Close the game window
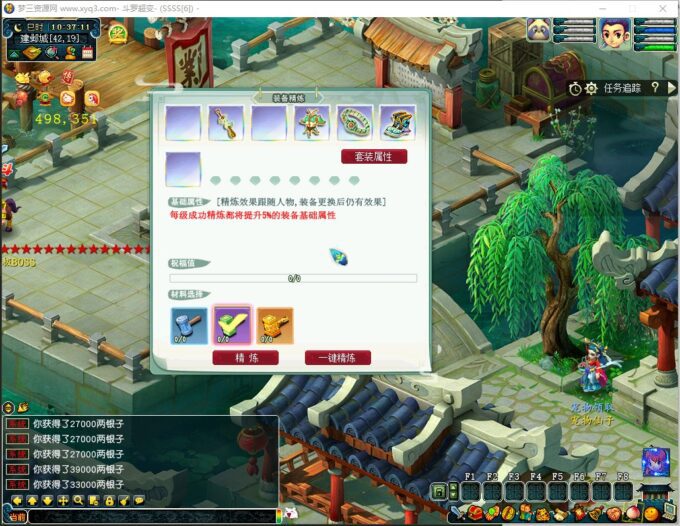This screenshot has height=526, width=680. (663, 7)
